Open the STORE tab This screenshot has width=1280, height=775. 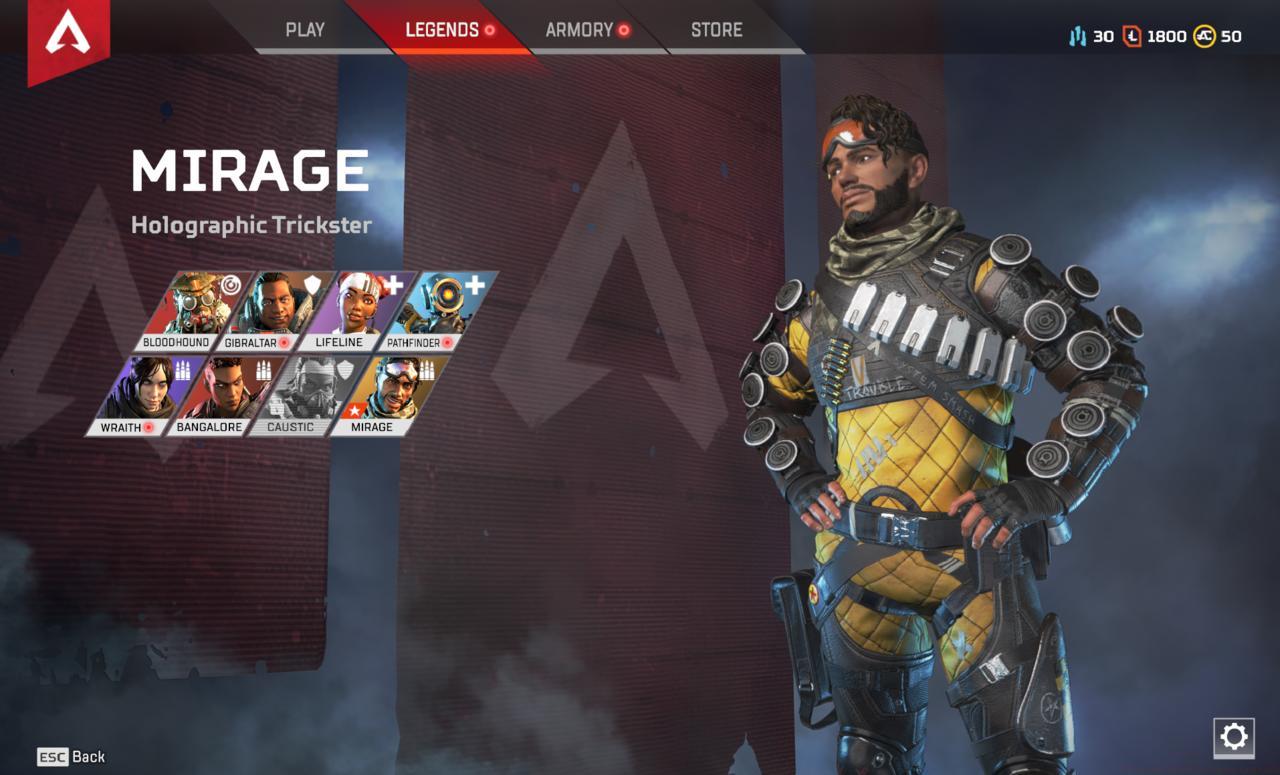pos(716,30)
